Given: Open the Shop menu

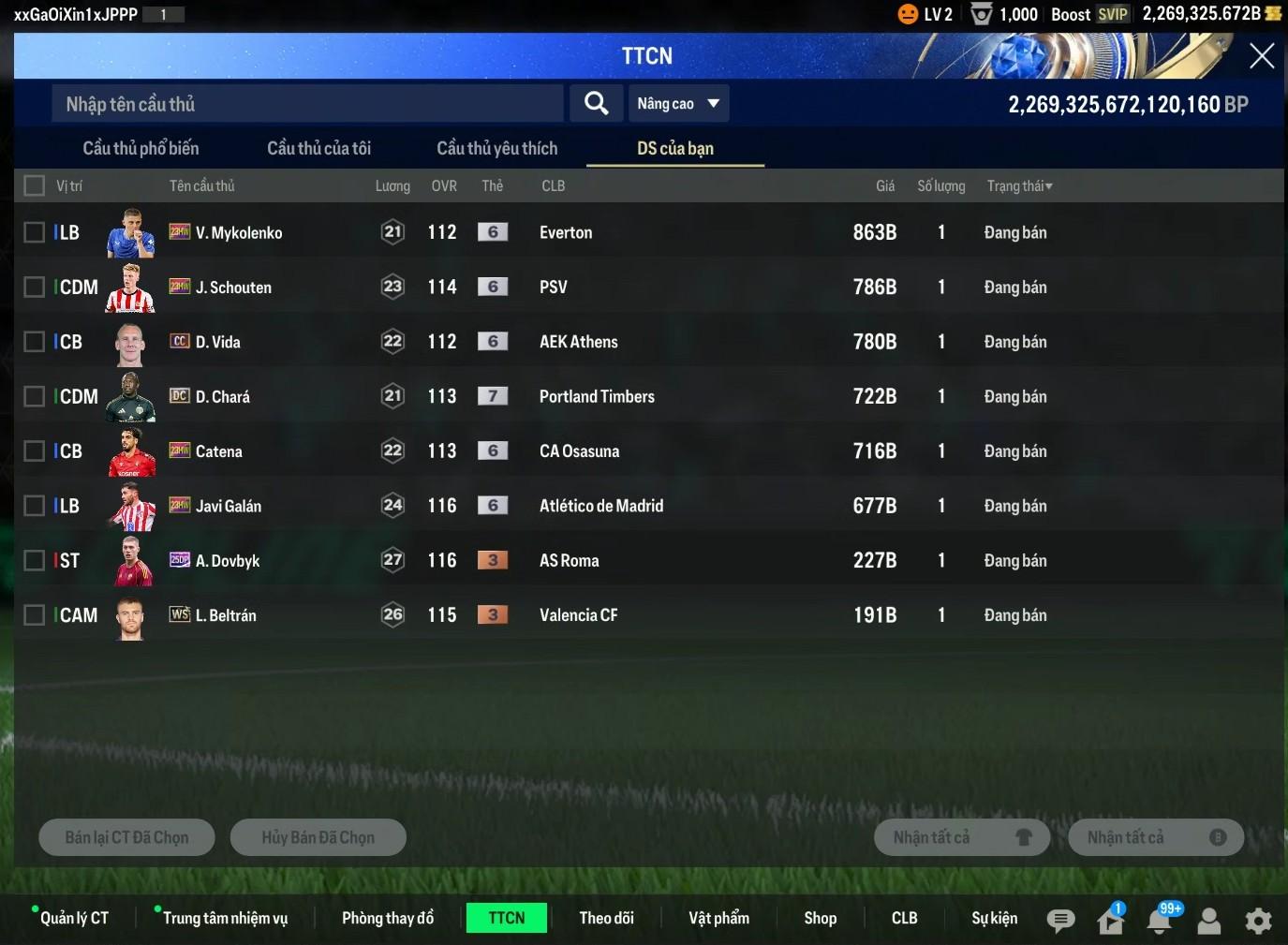Looking at the screenshot, I should point(820,918).
